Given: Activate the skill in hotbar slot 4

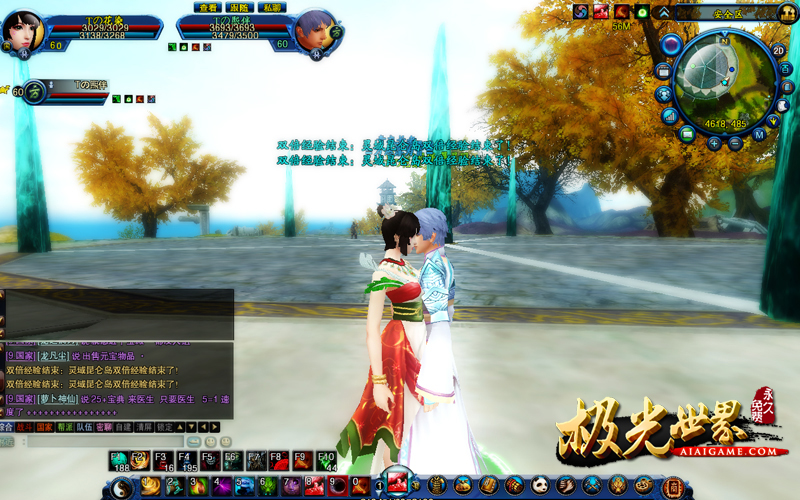Looking at the screenshot, I should 220,487.
